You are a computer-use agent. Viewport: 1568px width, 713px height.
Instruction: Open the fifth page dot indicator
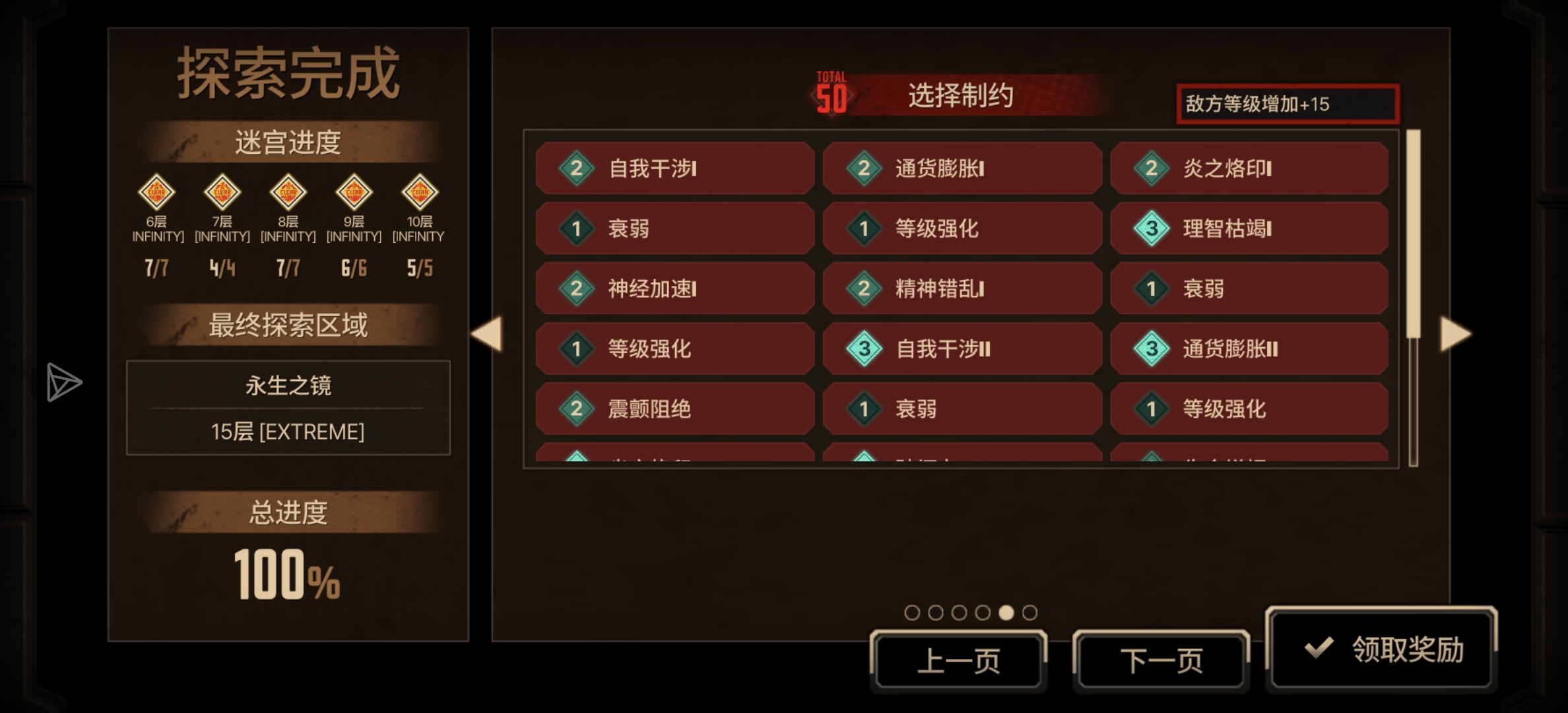click(x=1004, y=612)
